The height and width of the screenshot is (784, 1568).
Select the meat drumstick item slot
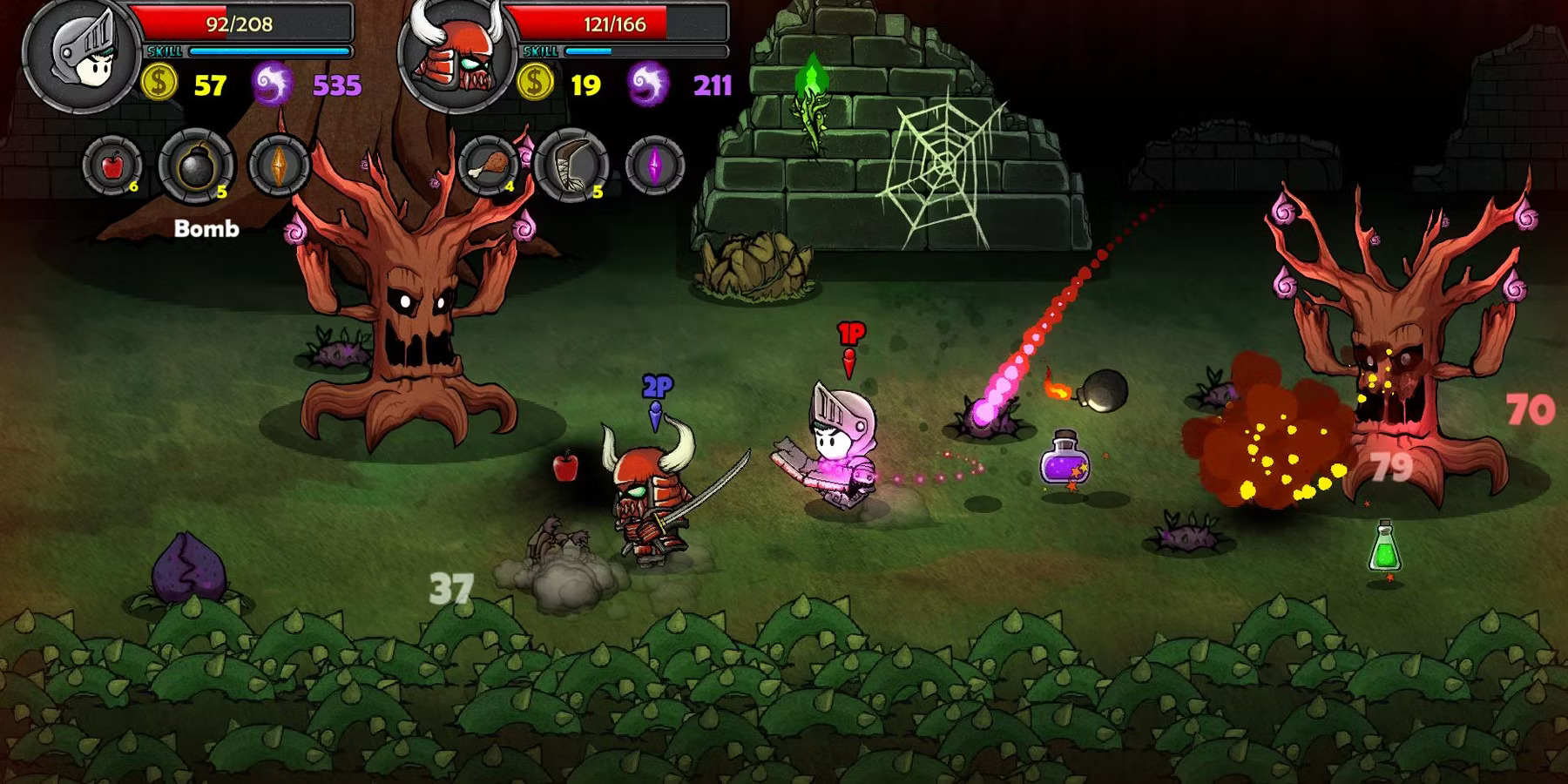[x=490, y=166]
